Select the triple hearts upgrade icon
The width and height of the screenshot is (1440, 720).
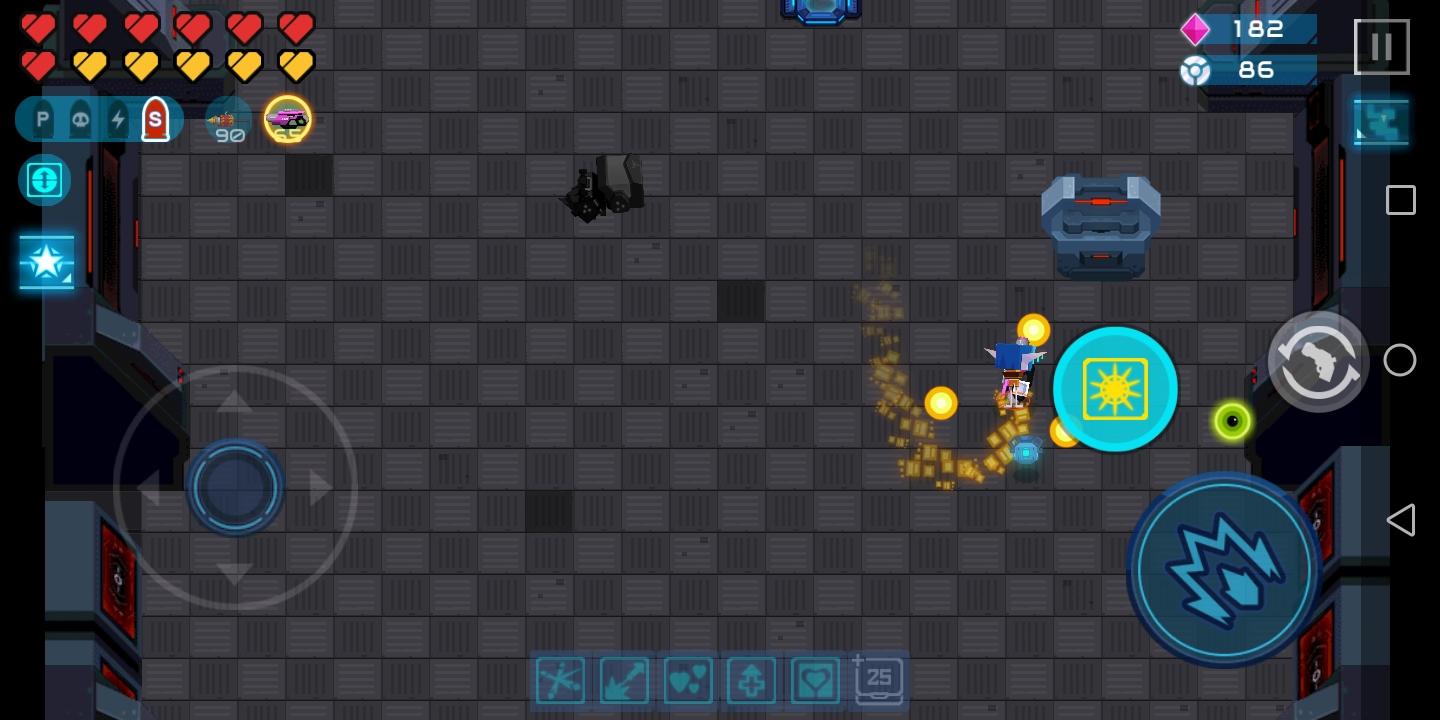pos(688,680)
